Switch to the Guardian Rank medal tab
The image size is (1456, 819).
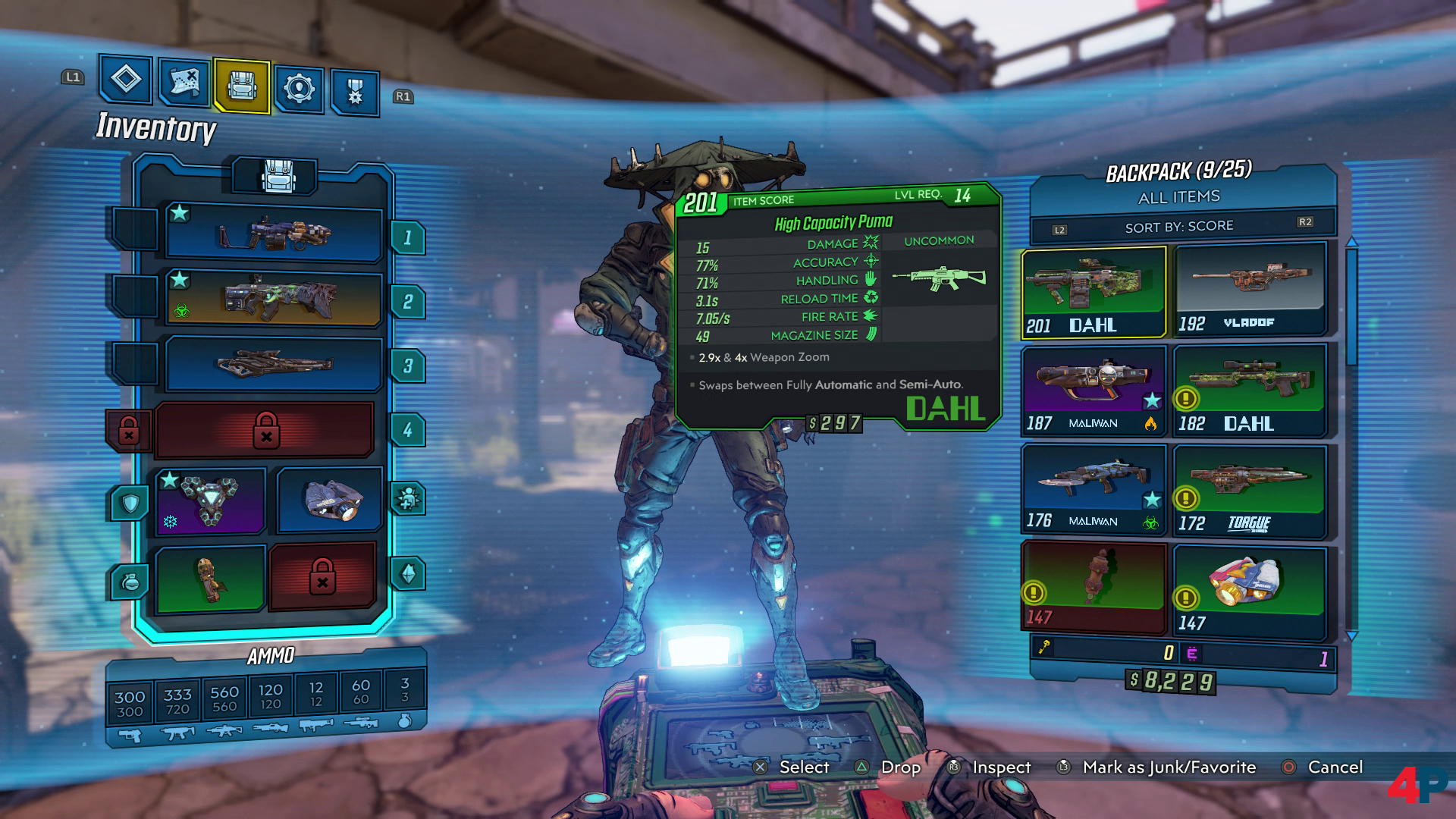355,92
